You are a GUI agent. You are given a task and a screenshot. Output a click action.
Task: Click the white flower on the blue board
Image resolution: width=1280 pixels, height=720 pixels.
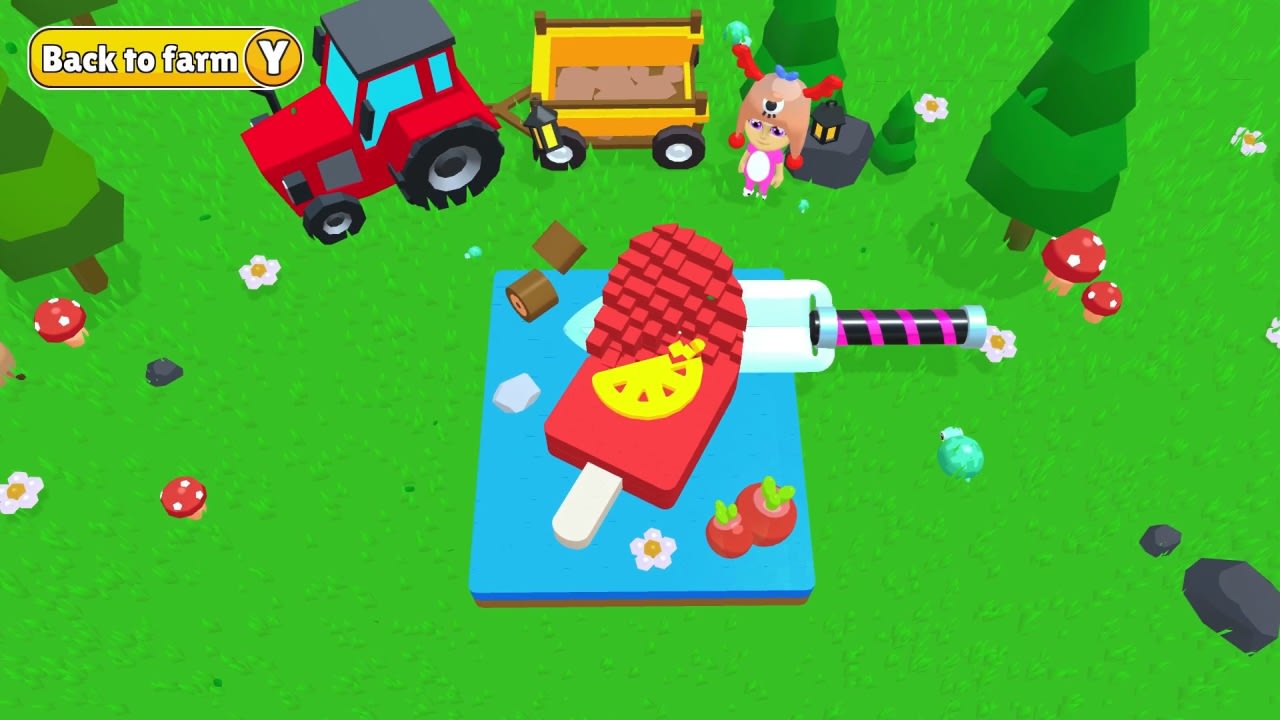click(651, 546)
